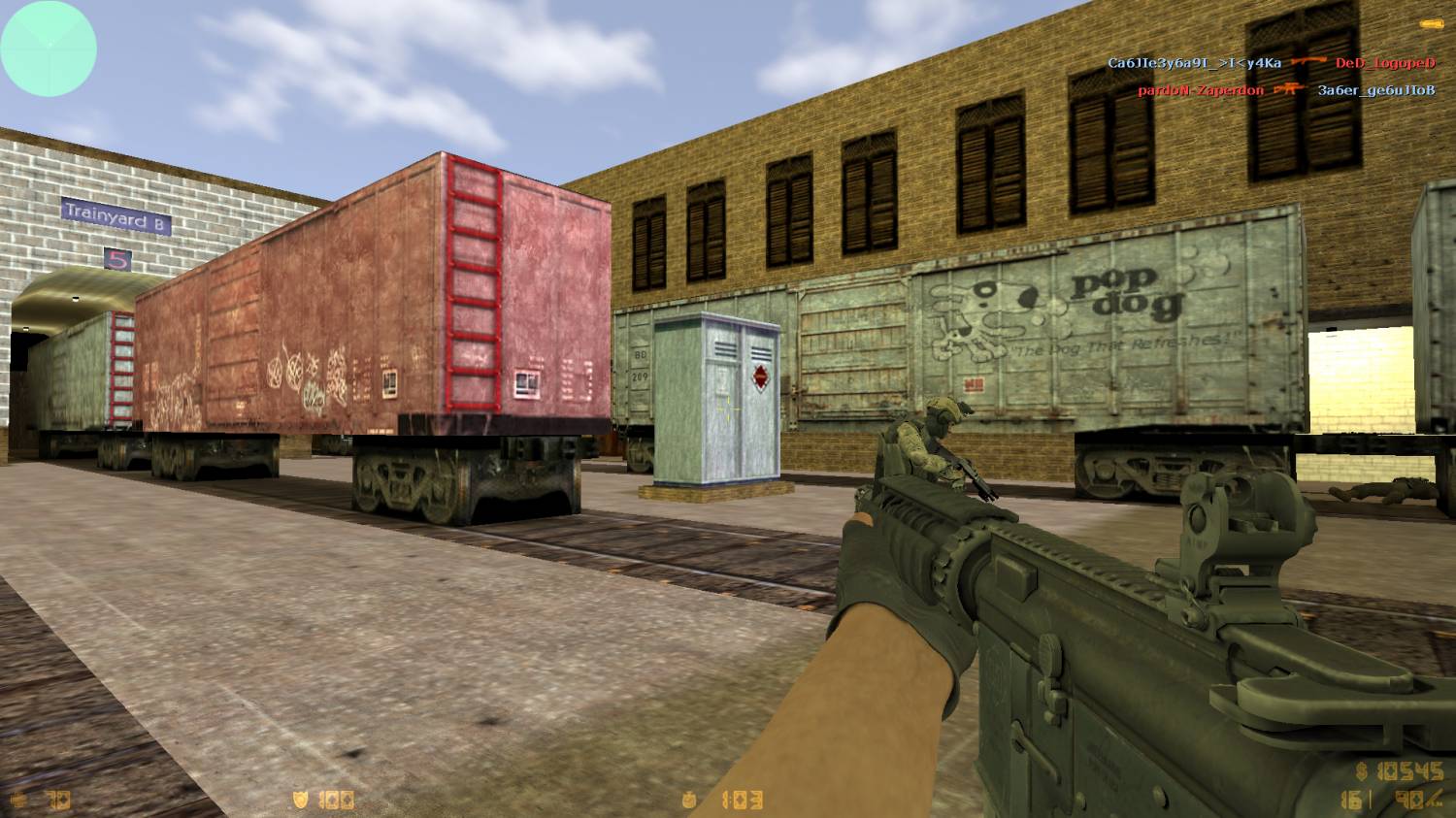The width and height of the screenshot is (1456, 818).
Task: Select killer name pardoN-Zaperdon in kill feed
Action: click(1201, 90)
